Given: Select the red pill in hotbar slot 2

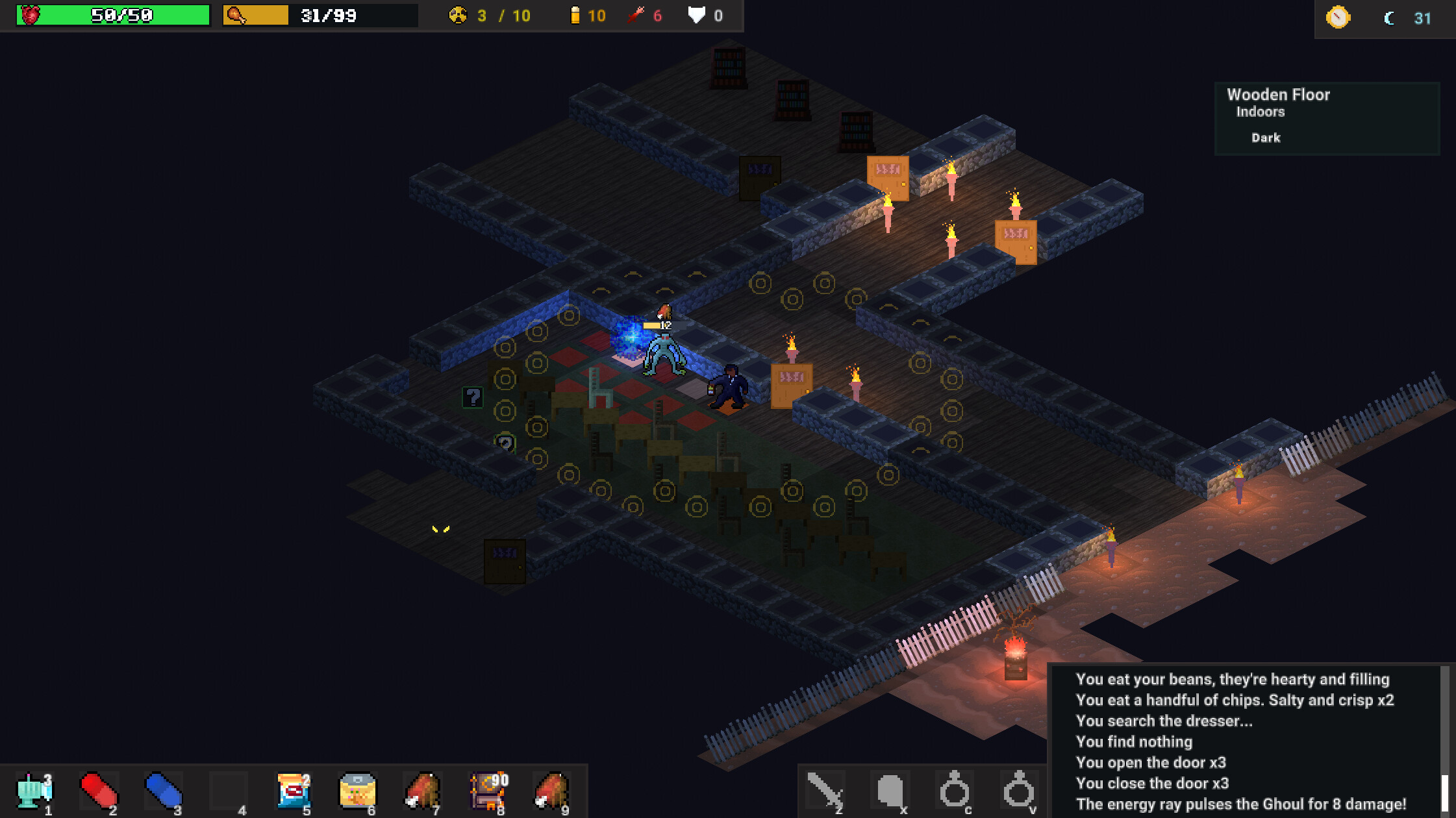Looking at the screenshot, I should point(98,791).
